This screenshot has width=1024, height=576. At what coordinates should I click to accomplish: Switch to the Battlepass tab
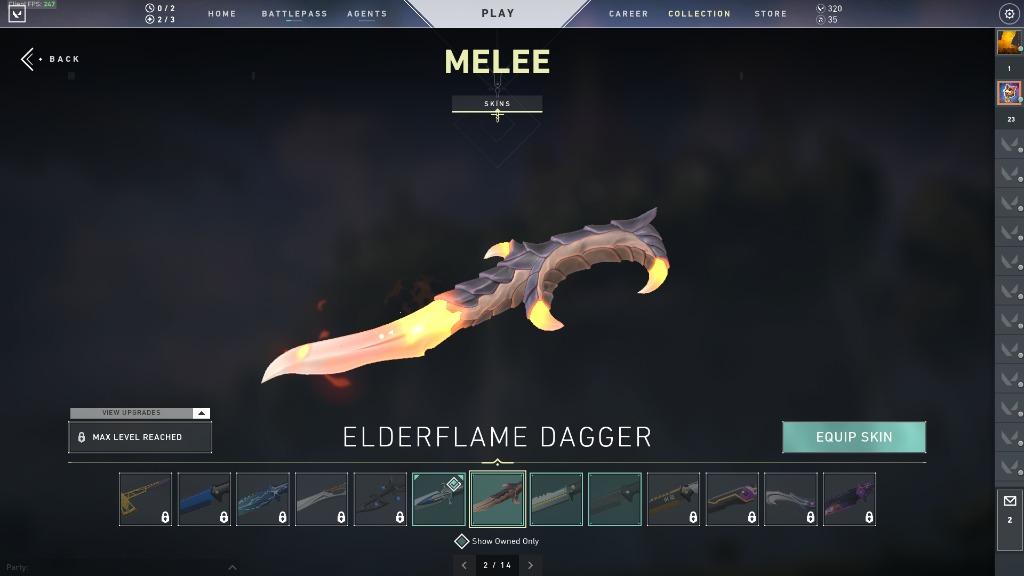(x=294, y=14)
